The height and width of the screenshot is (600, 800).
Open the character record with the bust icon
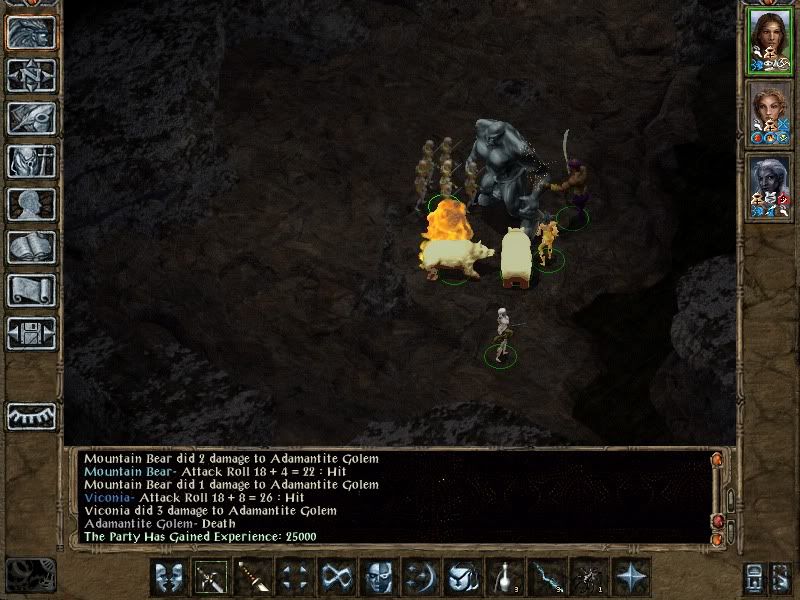(30, 204)
